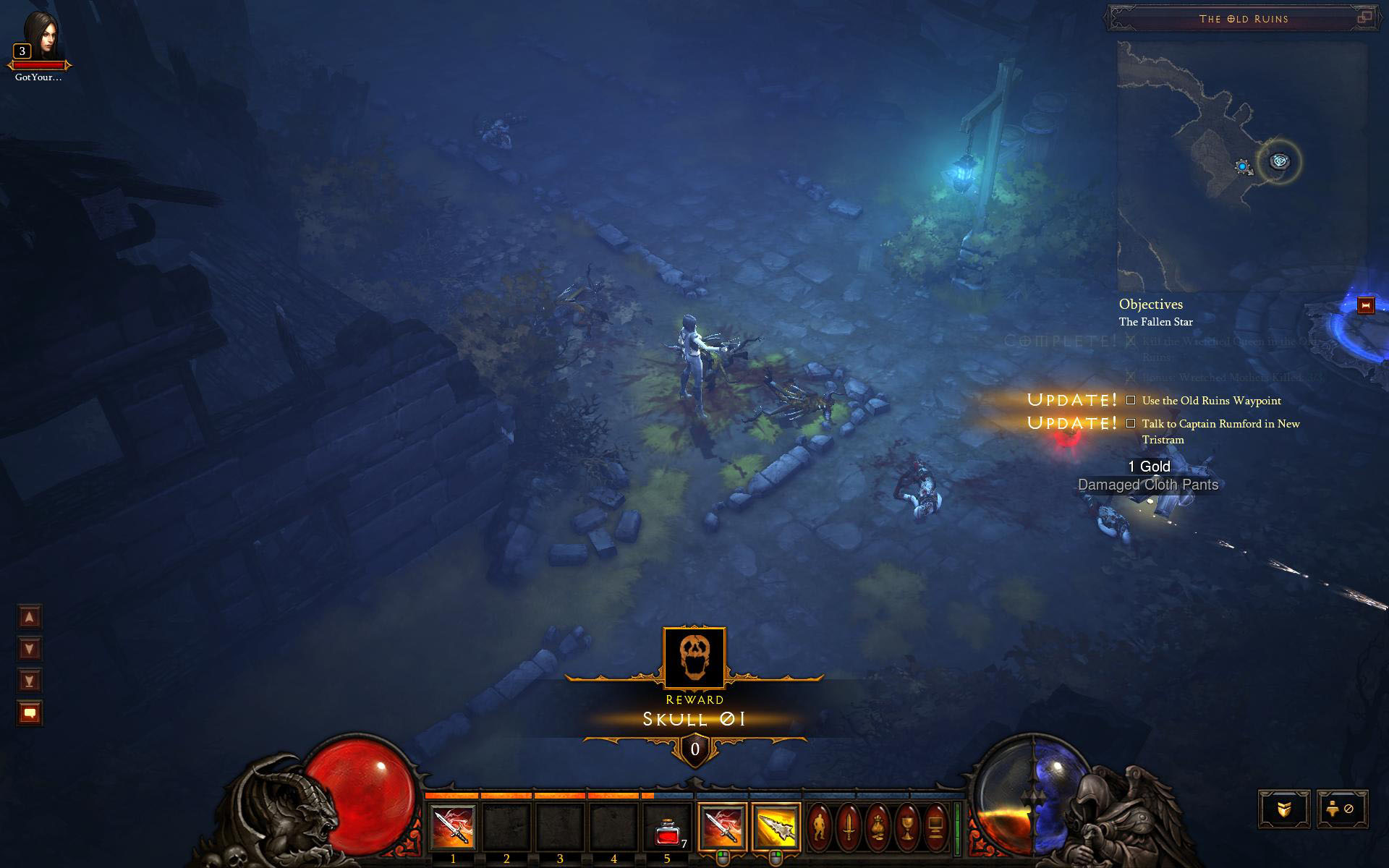Open the game menu computer button
1389x868 pixels.
point(935,825)
